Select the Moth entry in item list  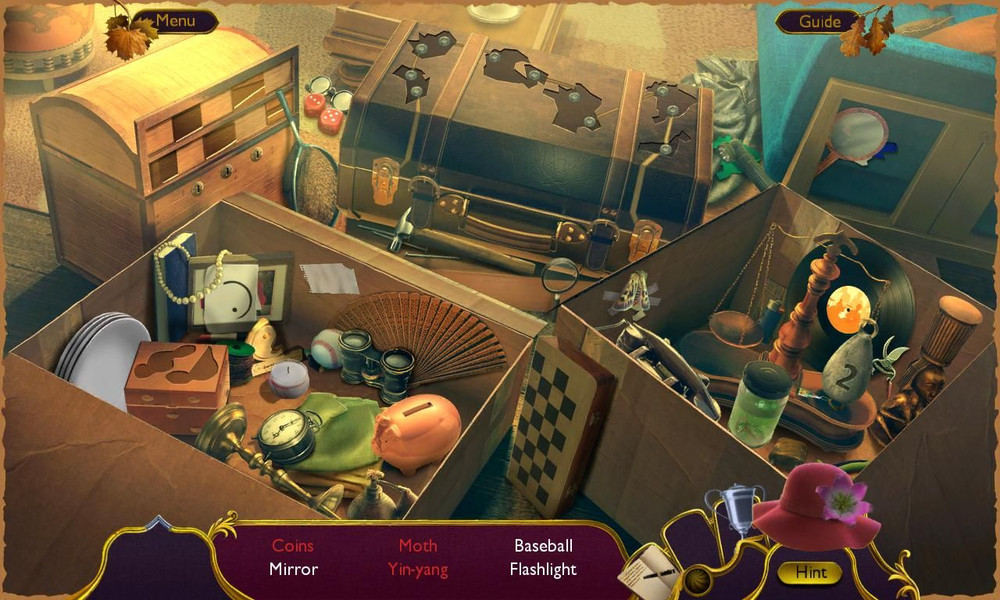point(418,546)
